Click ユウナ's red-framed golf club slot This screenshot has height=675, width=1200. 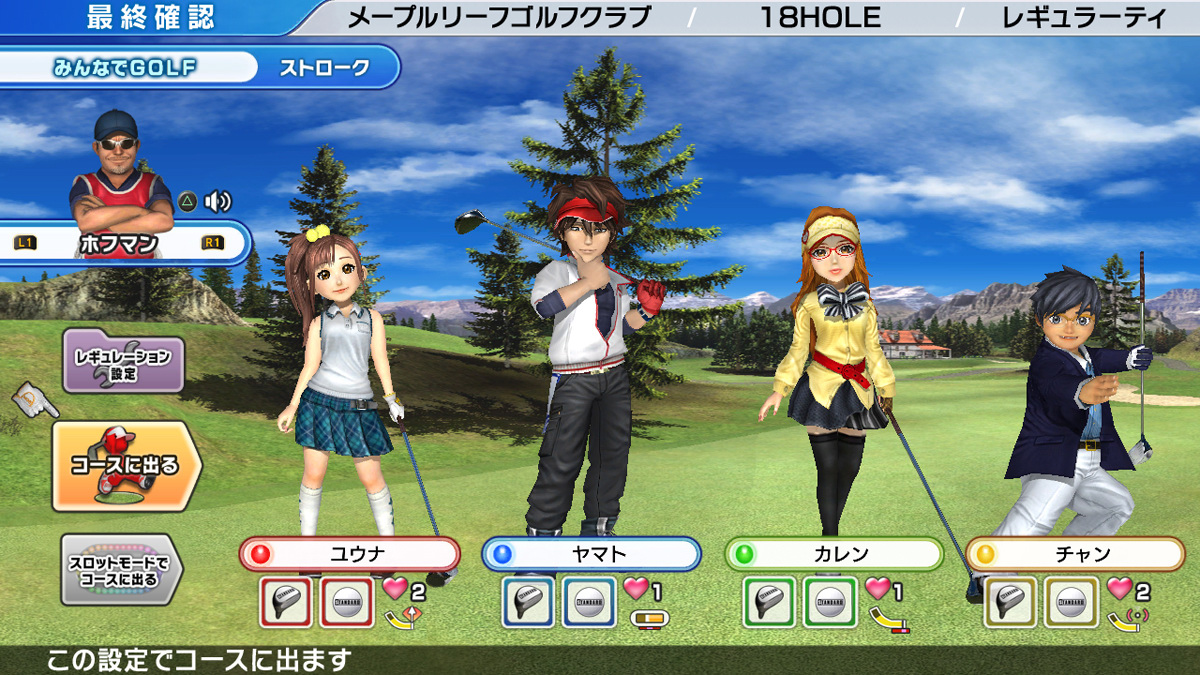pos(286,602)
